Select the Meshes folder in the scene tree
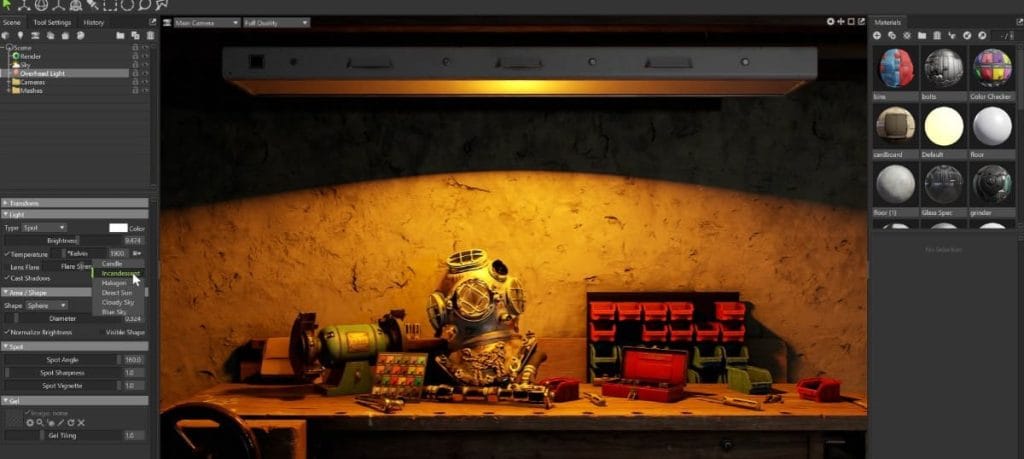Viewport: 1024px width, 459px height. pos(31,91)
